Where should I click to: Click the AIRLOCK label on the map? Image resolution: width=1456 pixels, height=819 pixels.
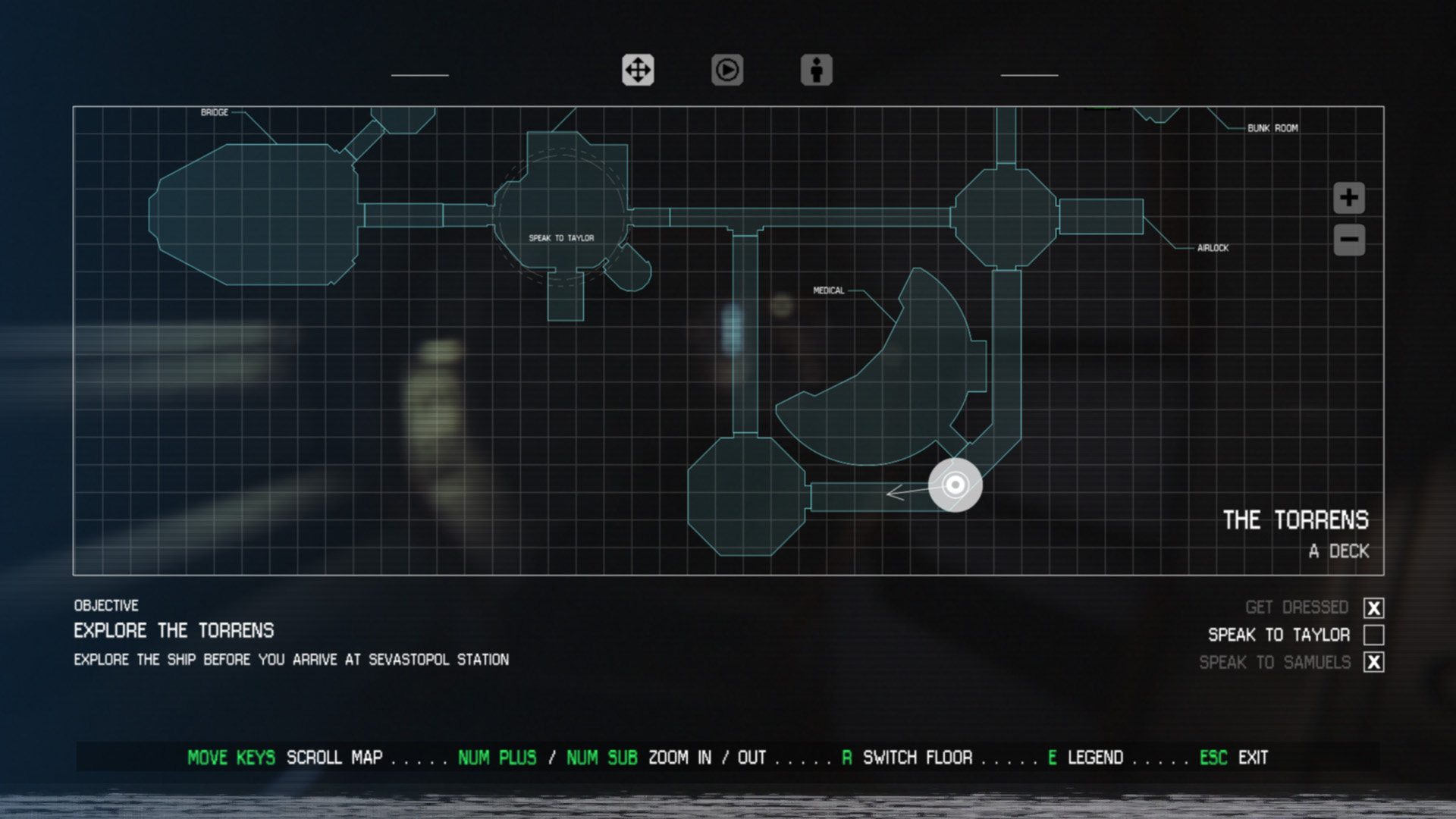tap(1213, 246)
